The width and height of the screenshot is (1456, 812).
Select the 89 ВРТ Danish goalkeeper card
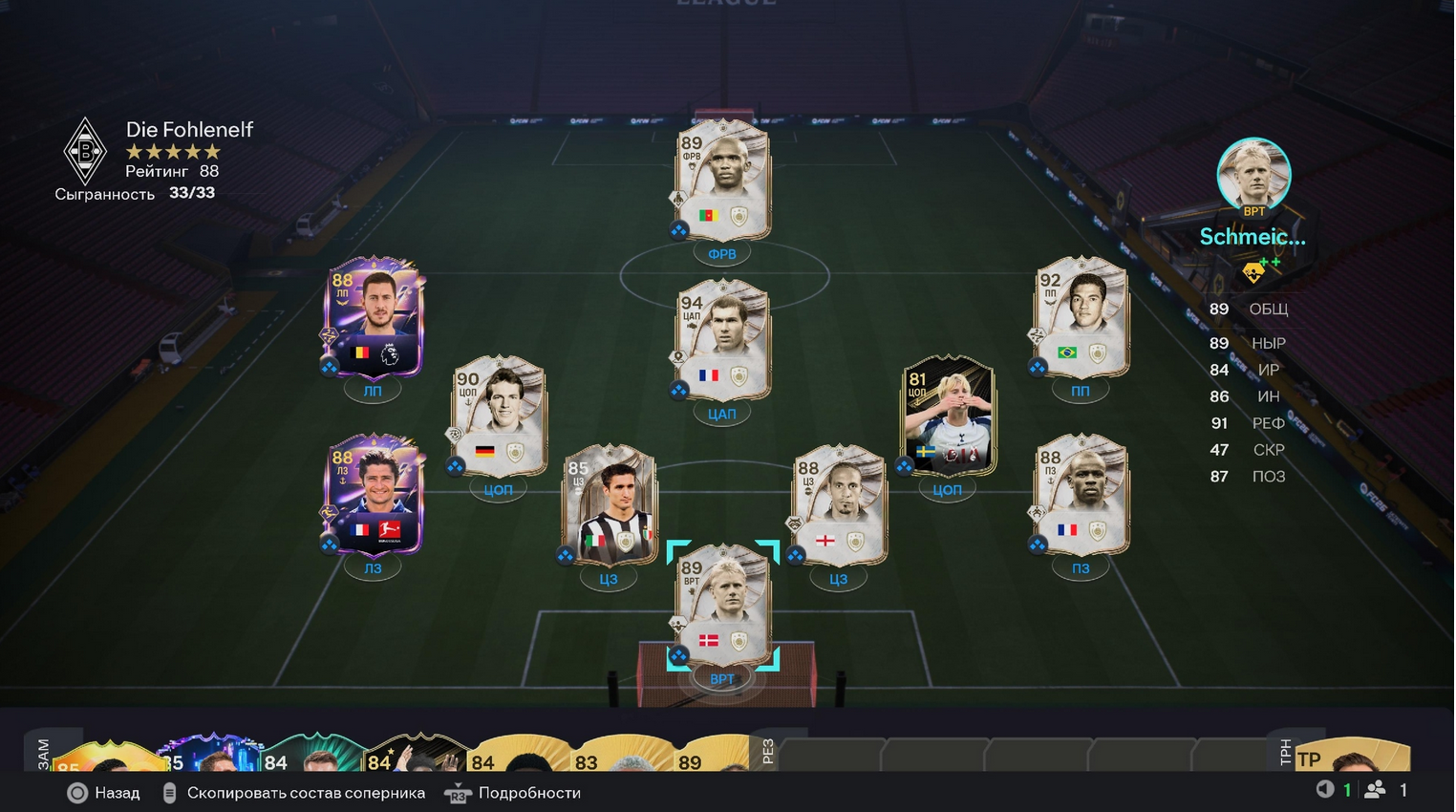722,607
